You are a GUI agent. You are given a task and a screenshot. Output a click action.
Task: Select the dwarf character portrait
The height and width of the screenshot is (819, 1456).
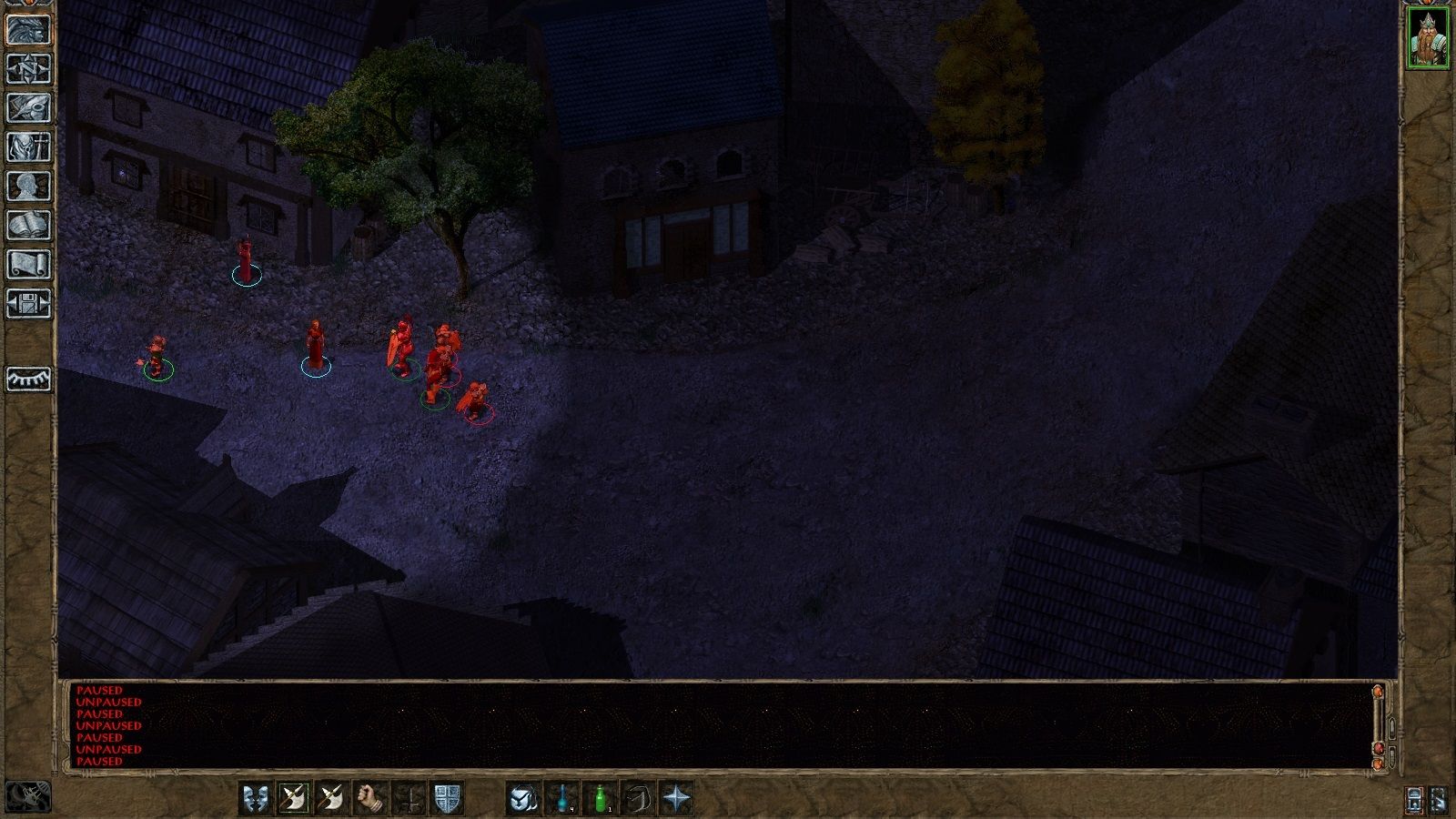tap(1429, 36)
